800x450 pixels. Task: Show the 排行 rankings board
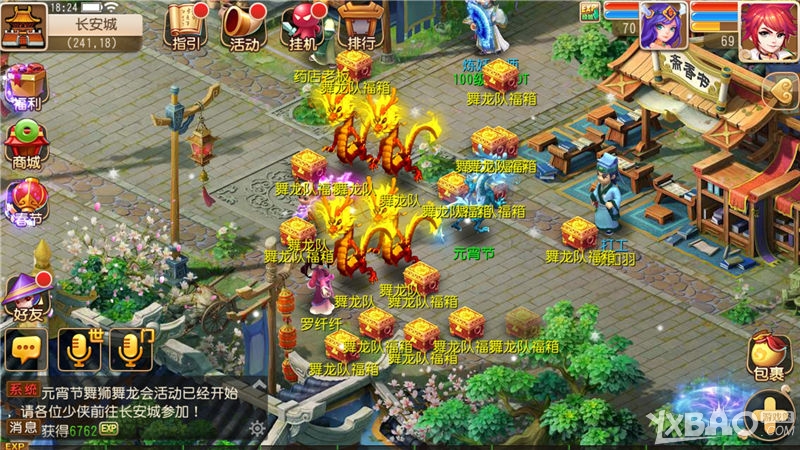point(361,25)
